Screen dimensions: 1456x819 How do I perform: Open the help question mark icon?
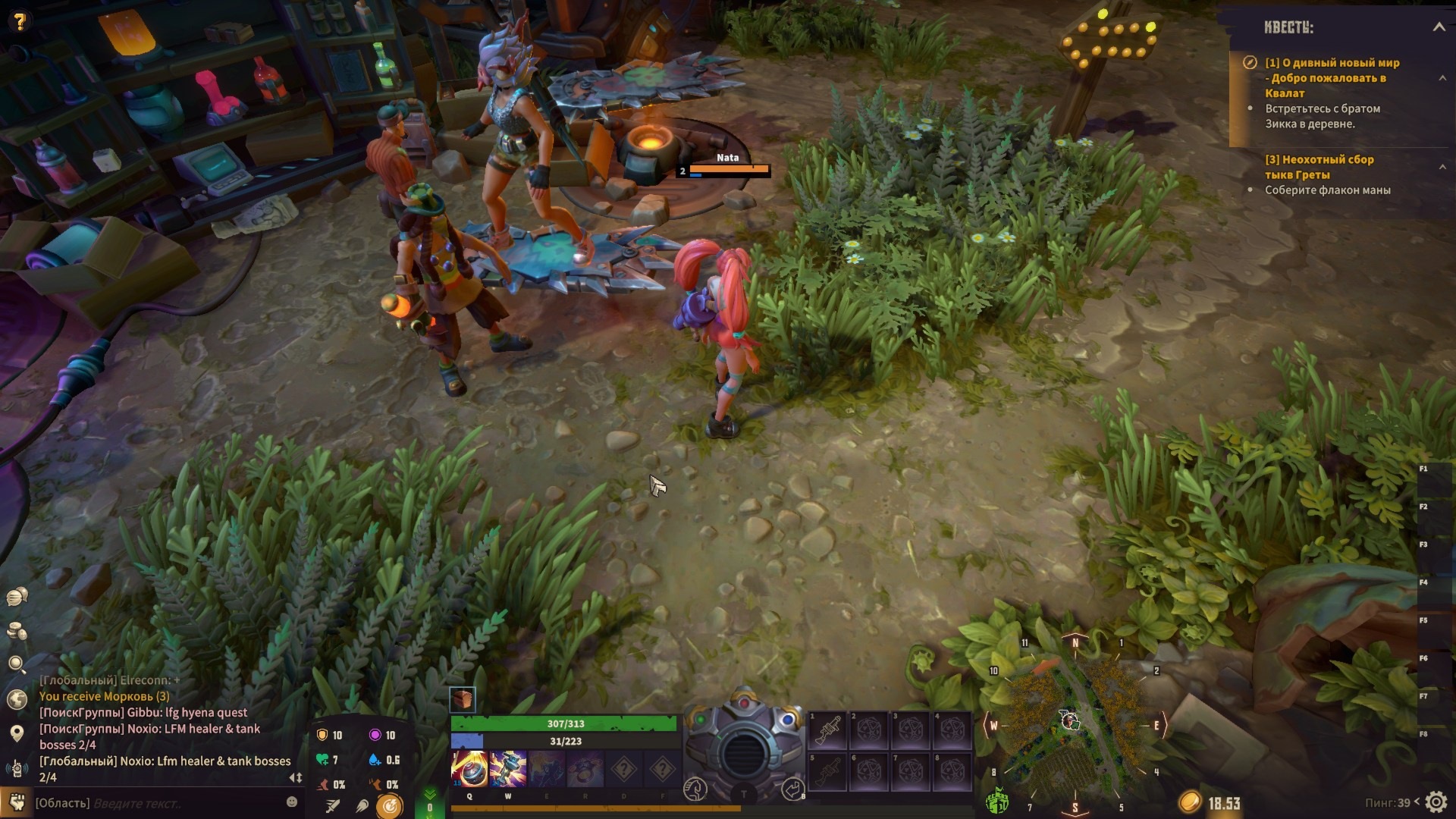[20, 21]
